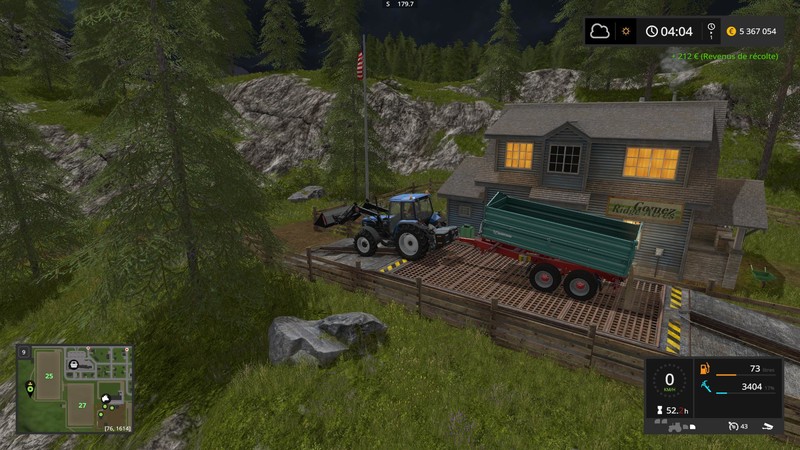Click the green player position marker
The width and height of the screenshot is (800, 450).
pos(29,387)
